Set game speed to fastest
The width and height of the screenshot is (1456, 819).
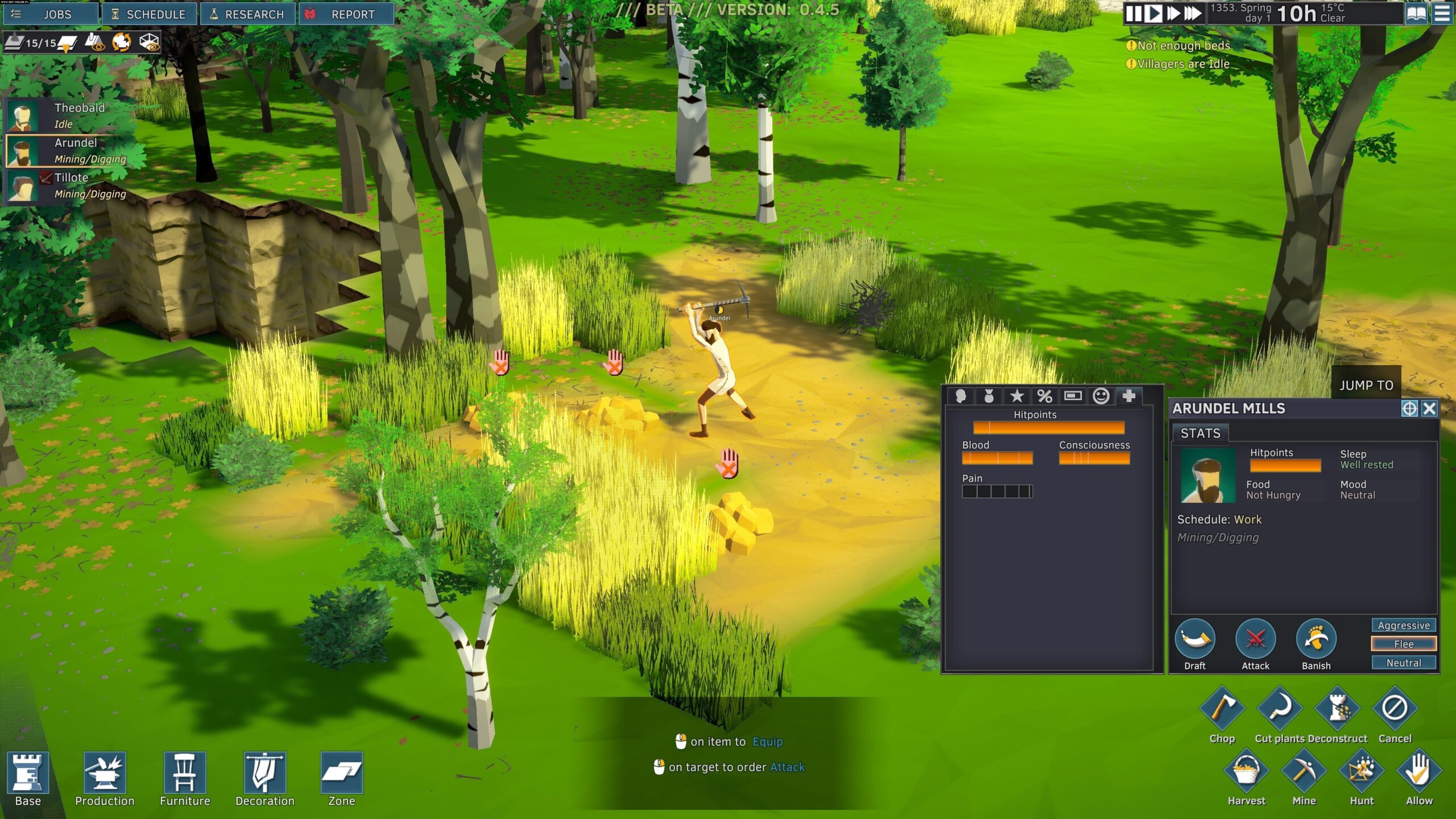(x=1193, y=14)
